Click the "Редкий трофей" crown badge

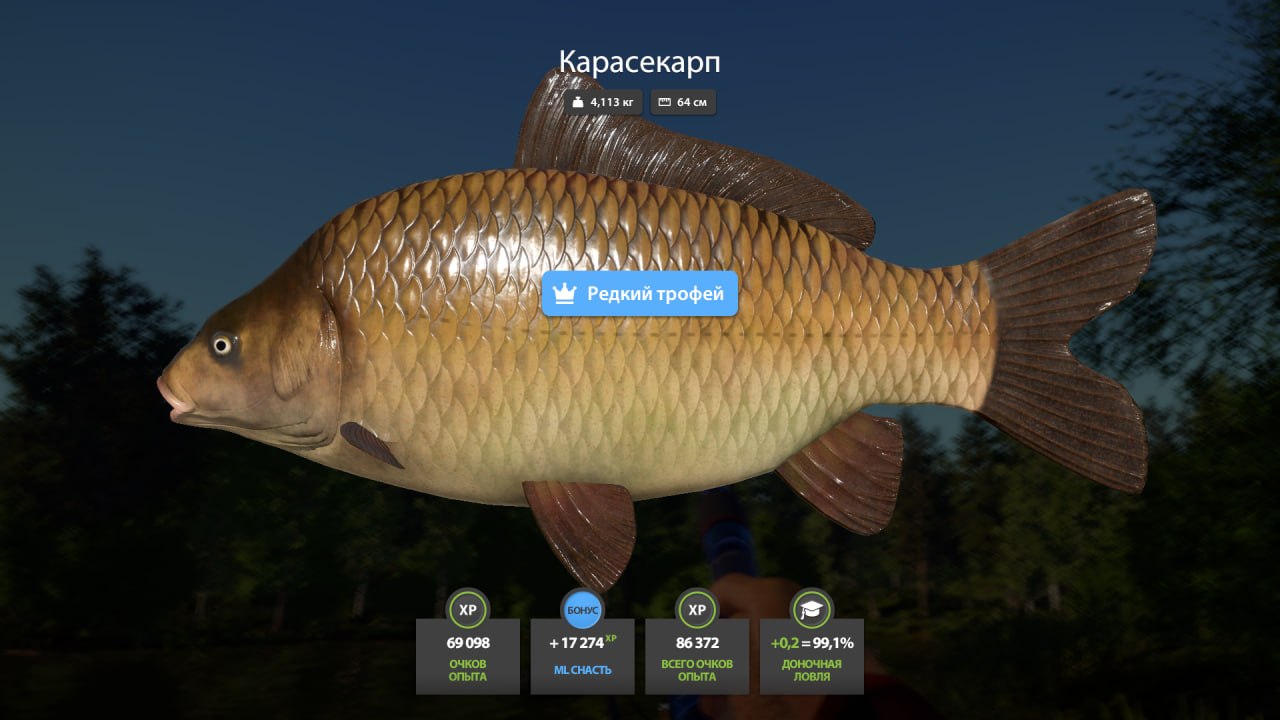click(640, 294)
